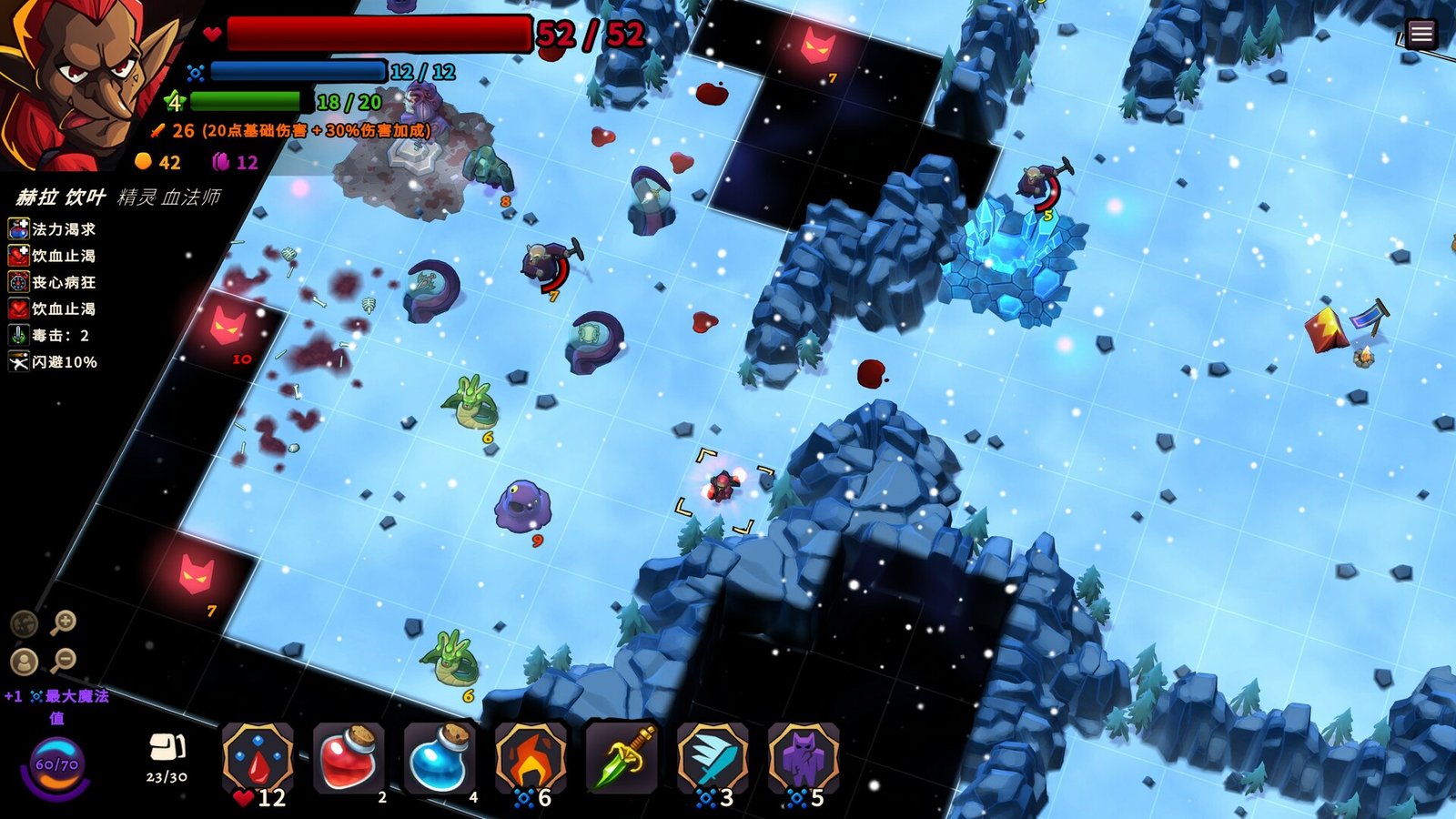
Task: Activate the blood drop spell costing 12 health
Action: [258, 759]
